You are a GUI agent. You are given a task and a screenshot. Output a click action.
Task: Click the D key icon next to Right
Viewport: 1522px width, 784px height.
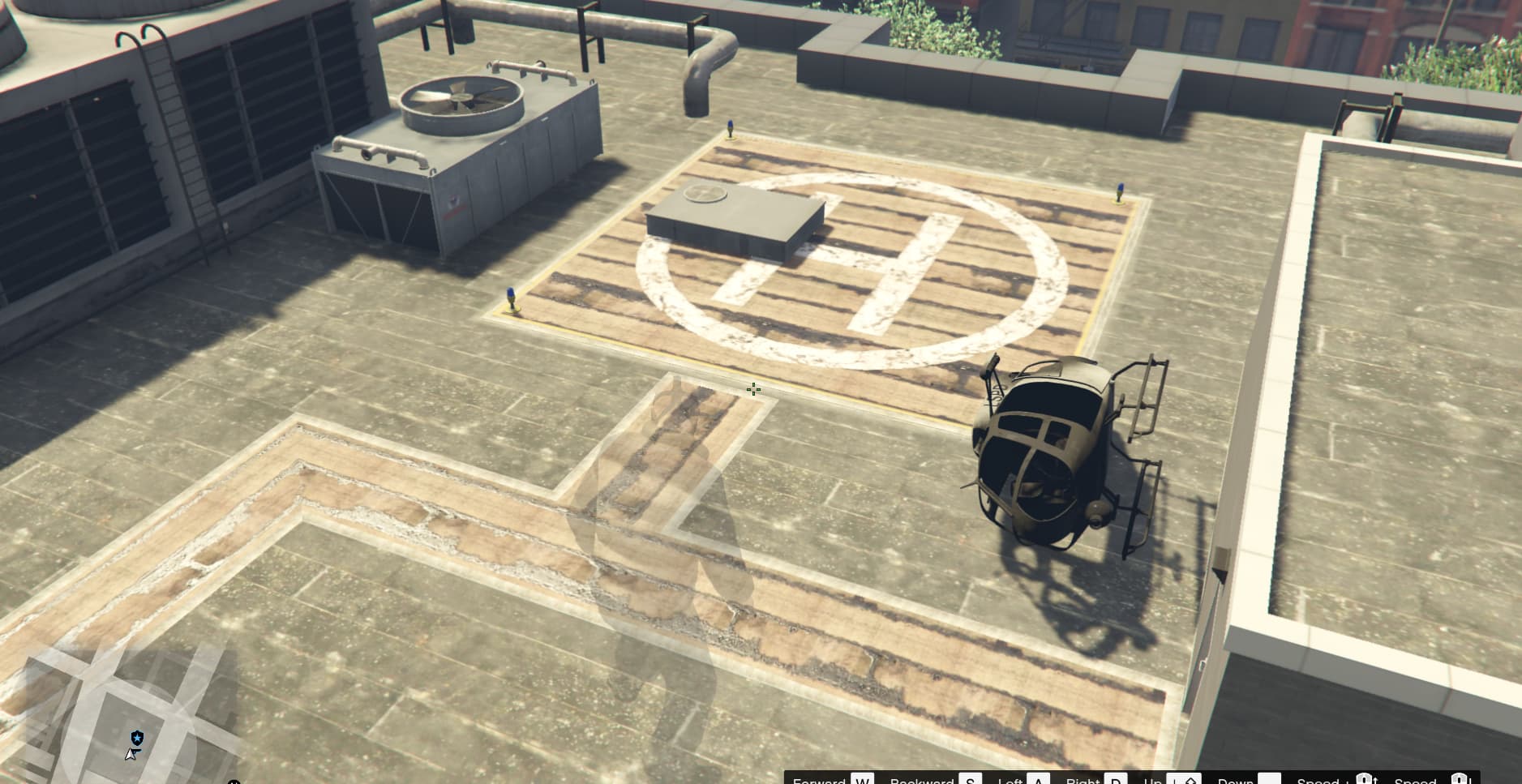click(1116, 780)
